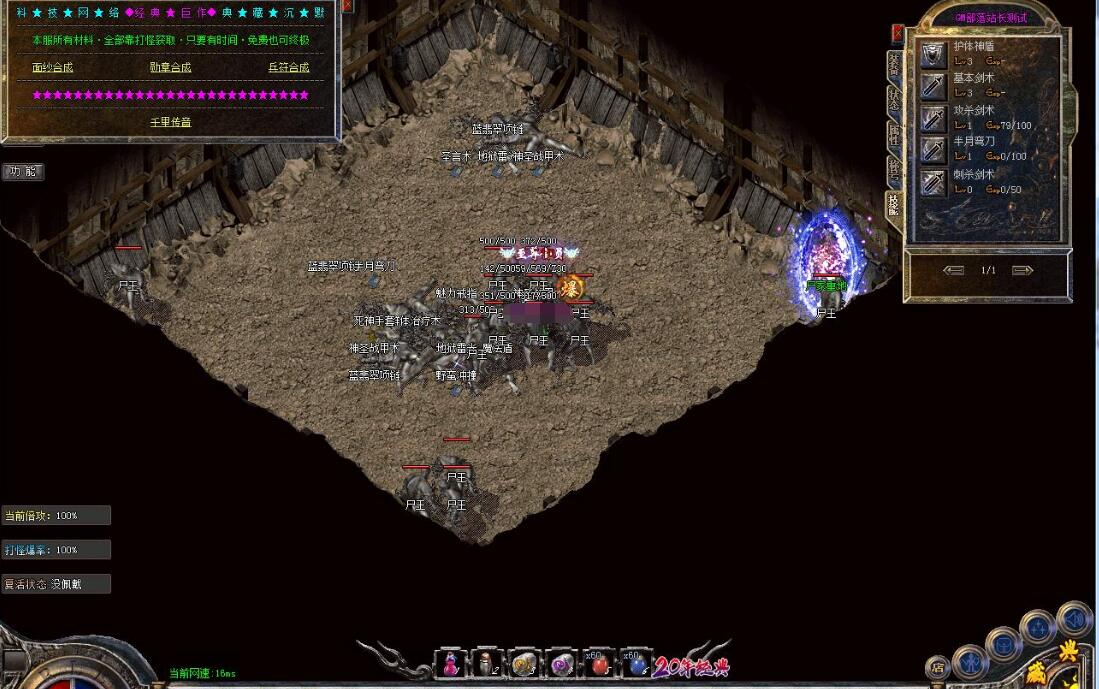The width and height of the screenshot is (1099, 689).
Task: Go to the previous skill page arrow
Action: click(x=953, y=270)
